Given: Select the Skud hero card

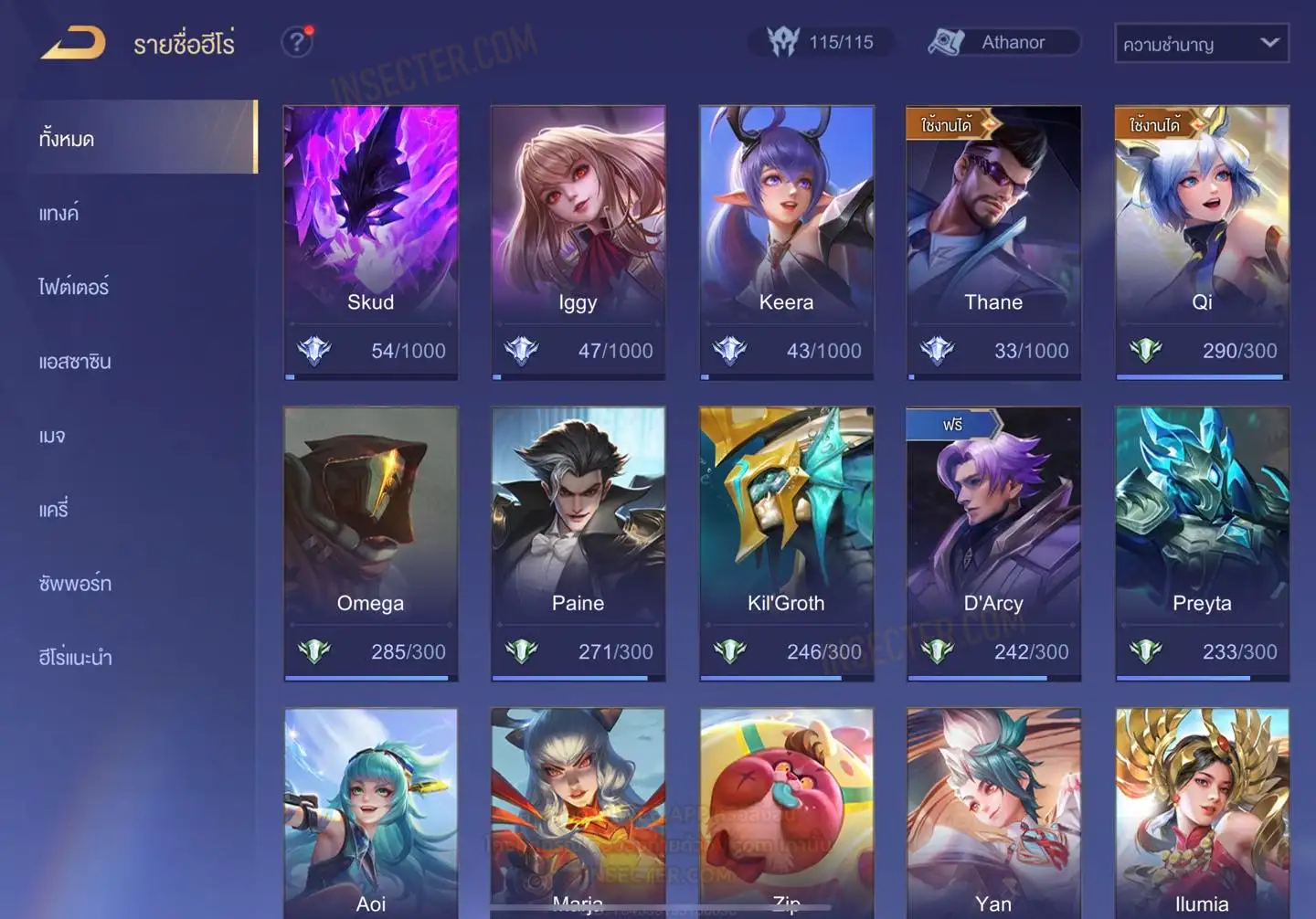Looking at the screenshot, I should click(x=371, y=241).
